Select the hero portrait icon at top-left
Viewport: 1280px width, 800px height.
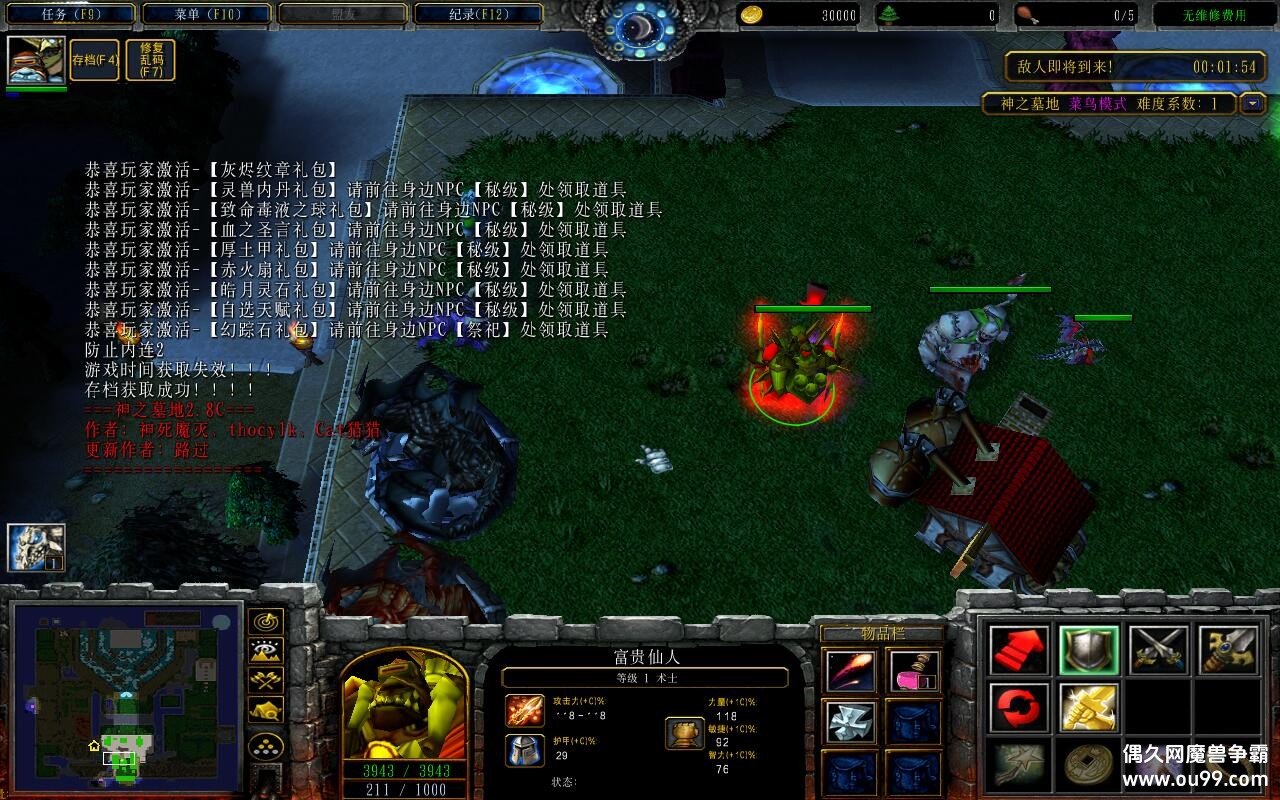coord(37,61)
